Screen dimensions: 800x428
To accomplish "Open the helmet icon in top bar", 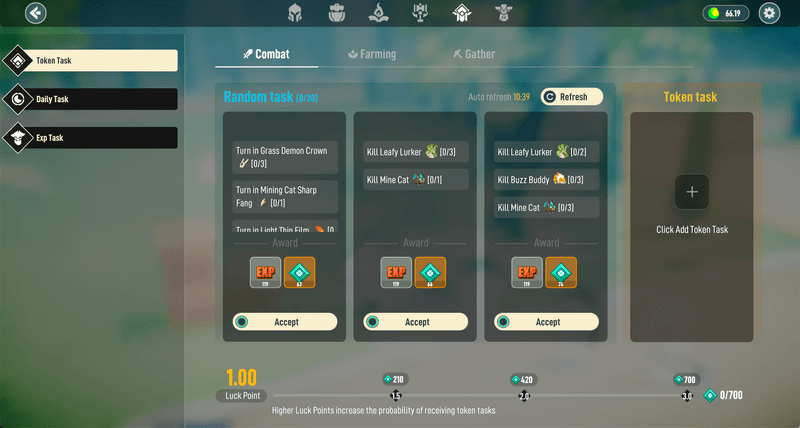I will pos(296,13).
